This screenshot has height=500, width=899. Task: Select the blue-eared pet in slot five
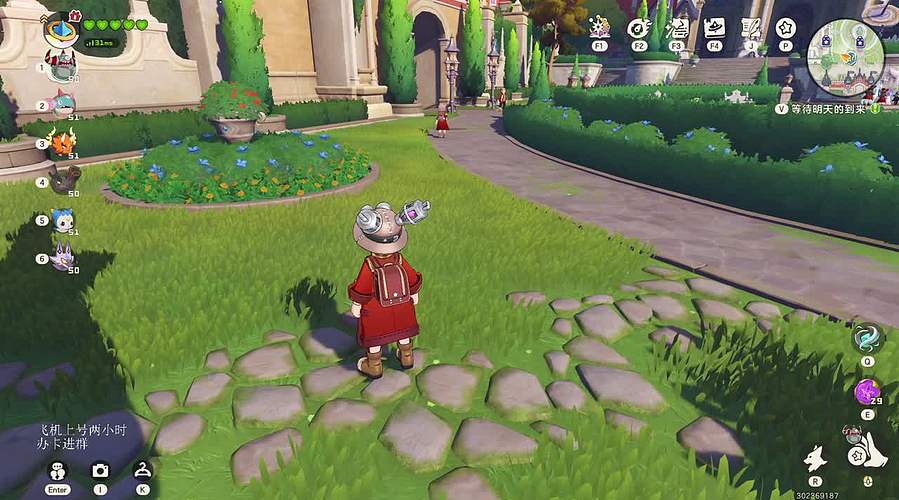coord(64,220)
